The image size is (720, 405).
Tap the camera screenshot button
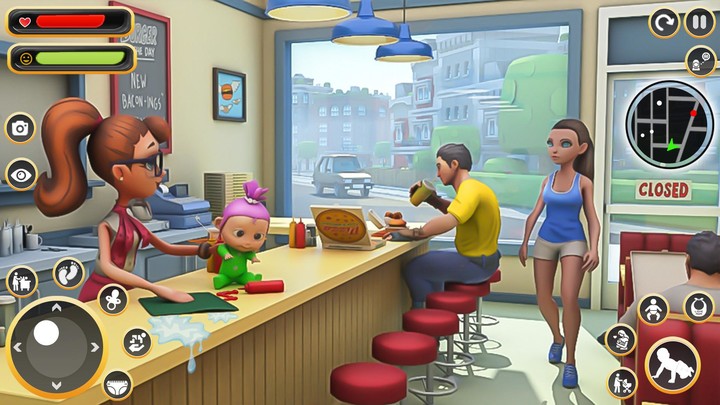point(20,127)
